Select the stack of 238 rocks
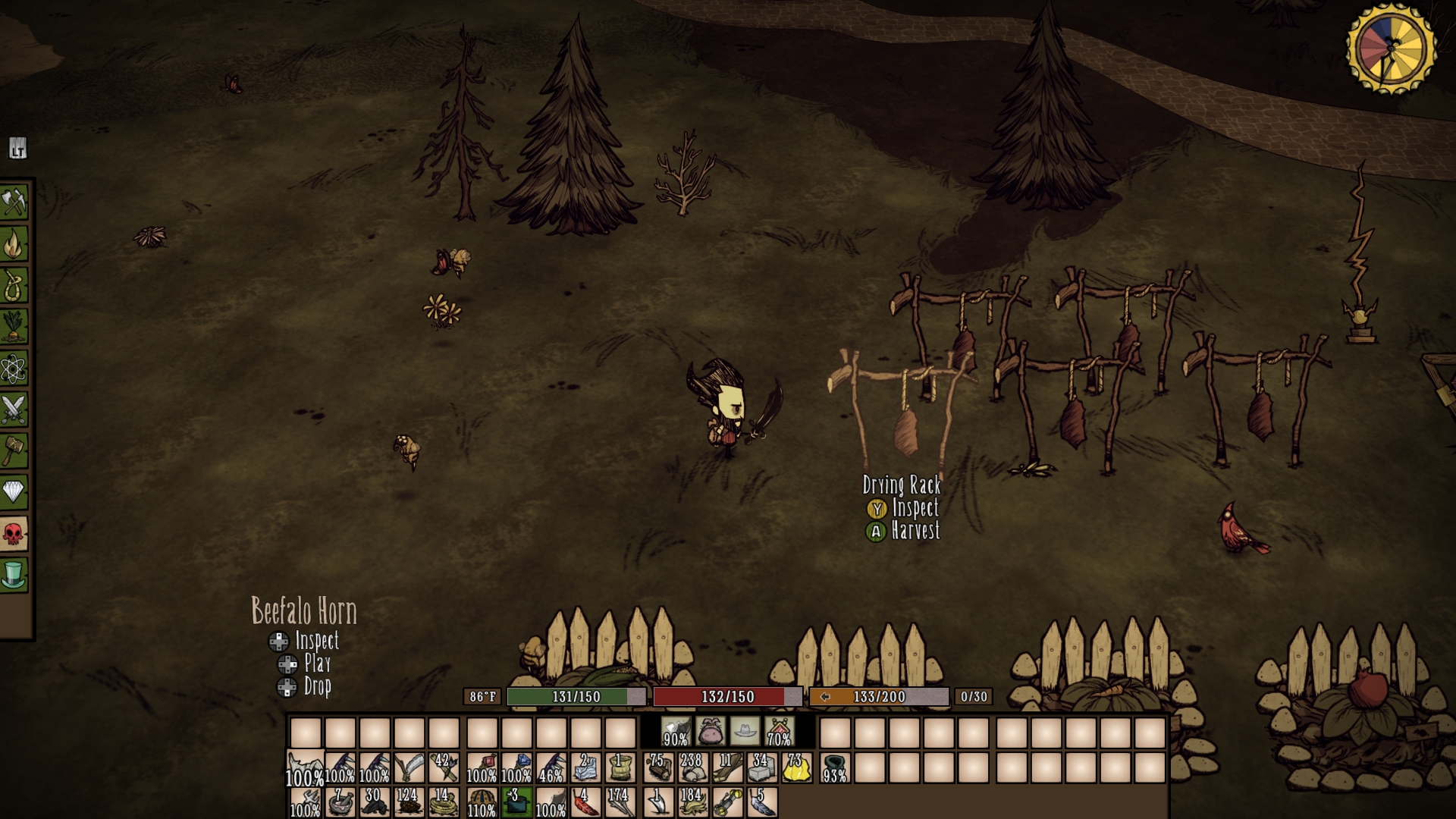This screenshot has width=1456, height=819. (692, 767)
